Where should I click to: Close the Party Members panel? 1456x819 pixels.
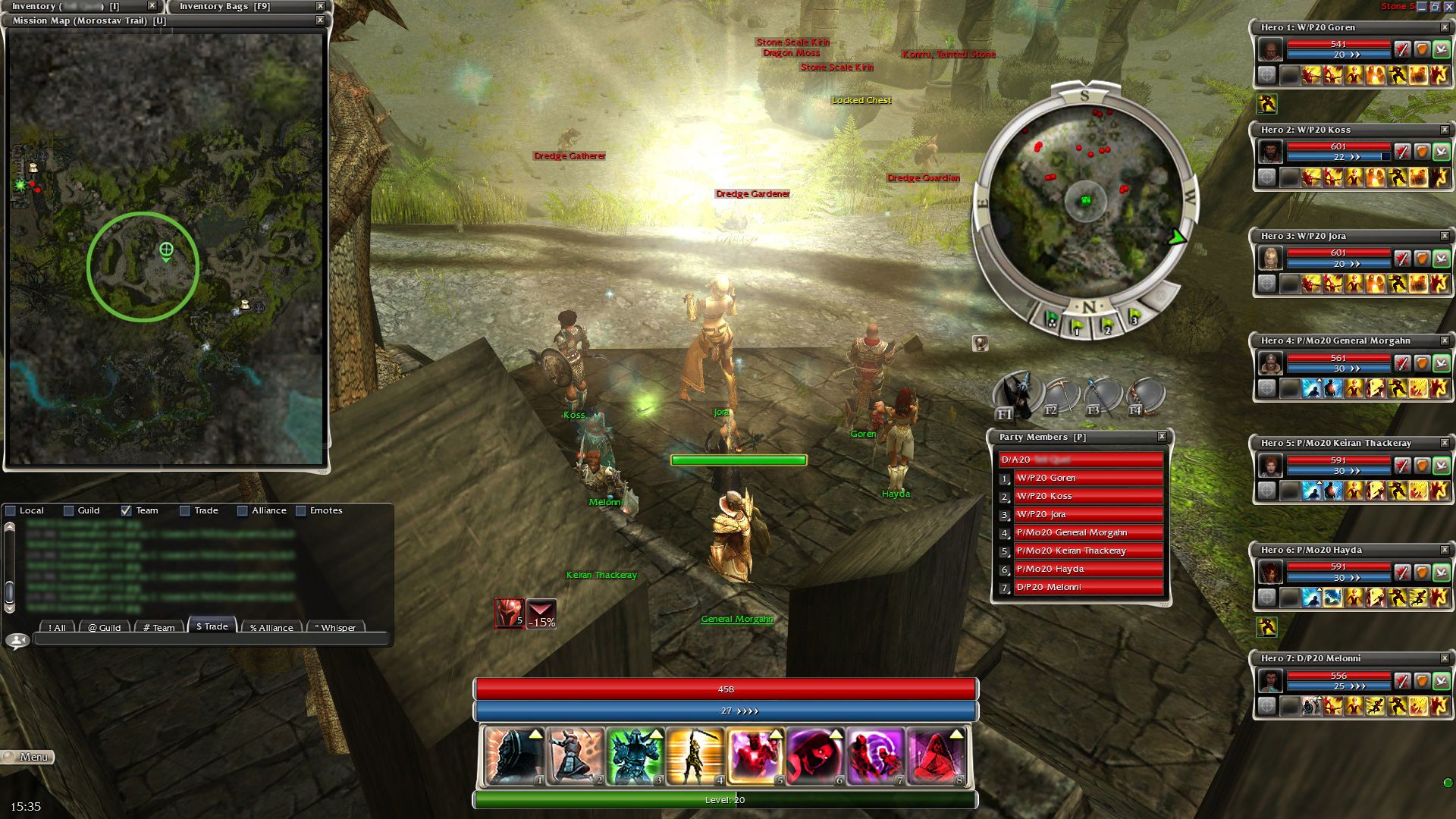[1162, 437]
